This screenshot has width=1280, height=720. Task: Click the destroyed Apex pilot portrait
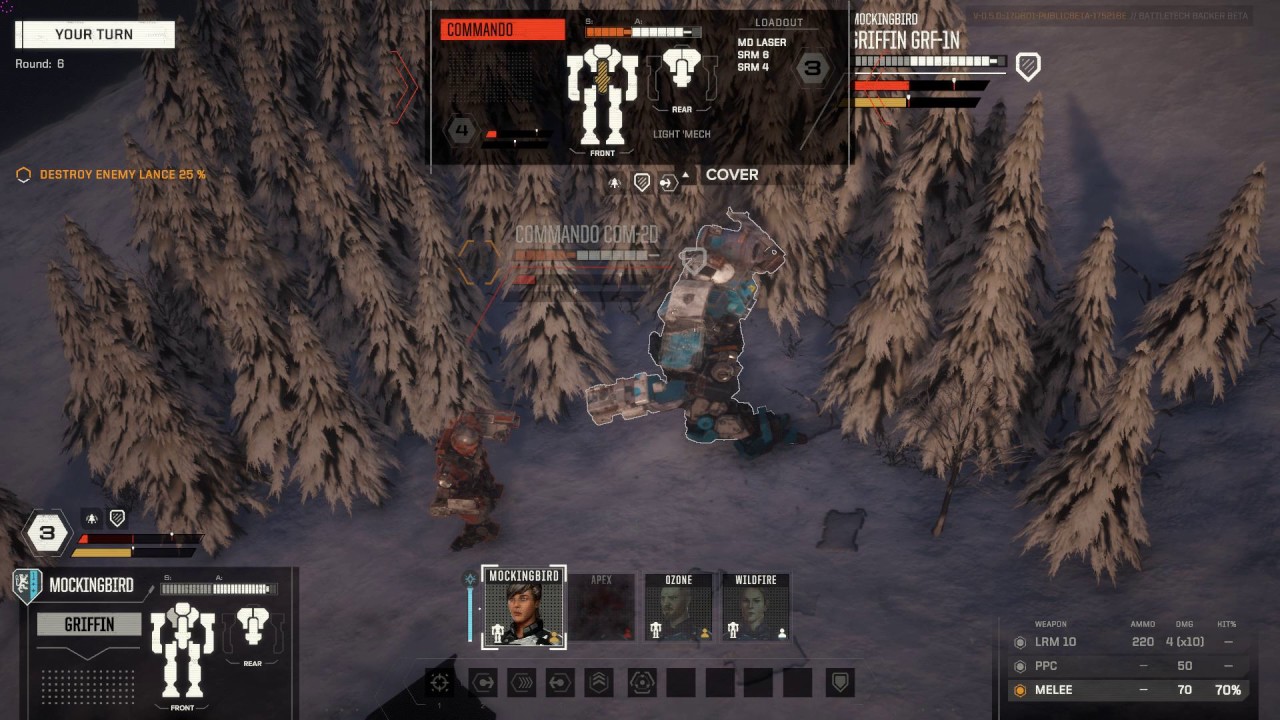tap(601, 607)
